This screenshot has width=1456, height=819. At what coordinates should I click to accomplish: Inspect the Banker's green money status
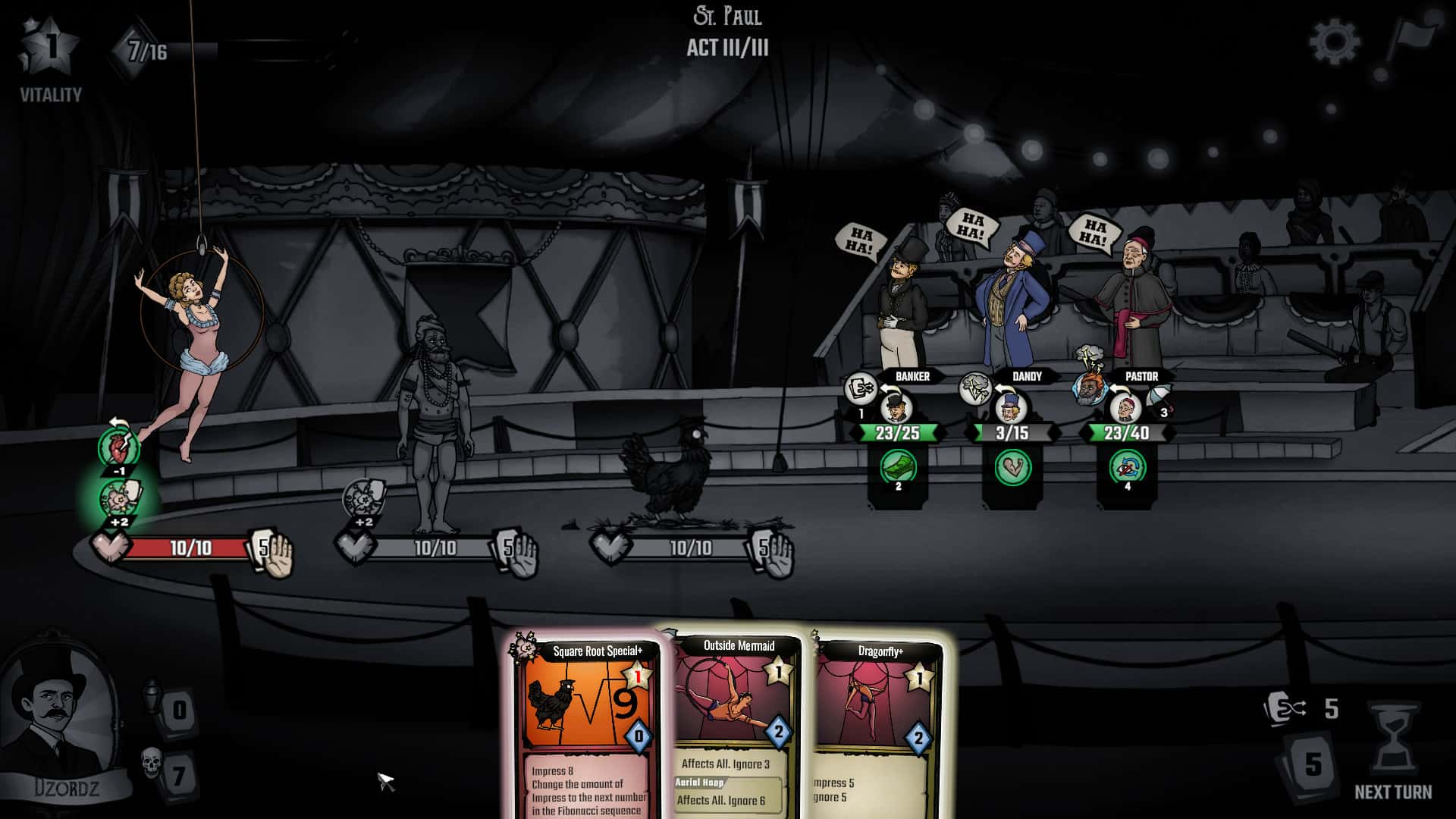click(x=898, y=467)
